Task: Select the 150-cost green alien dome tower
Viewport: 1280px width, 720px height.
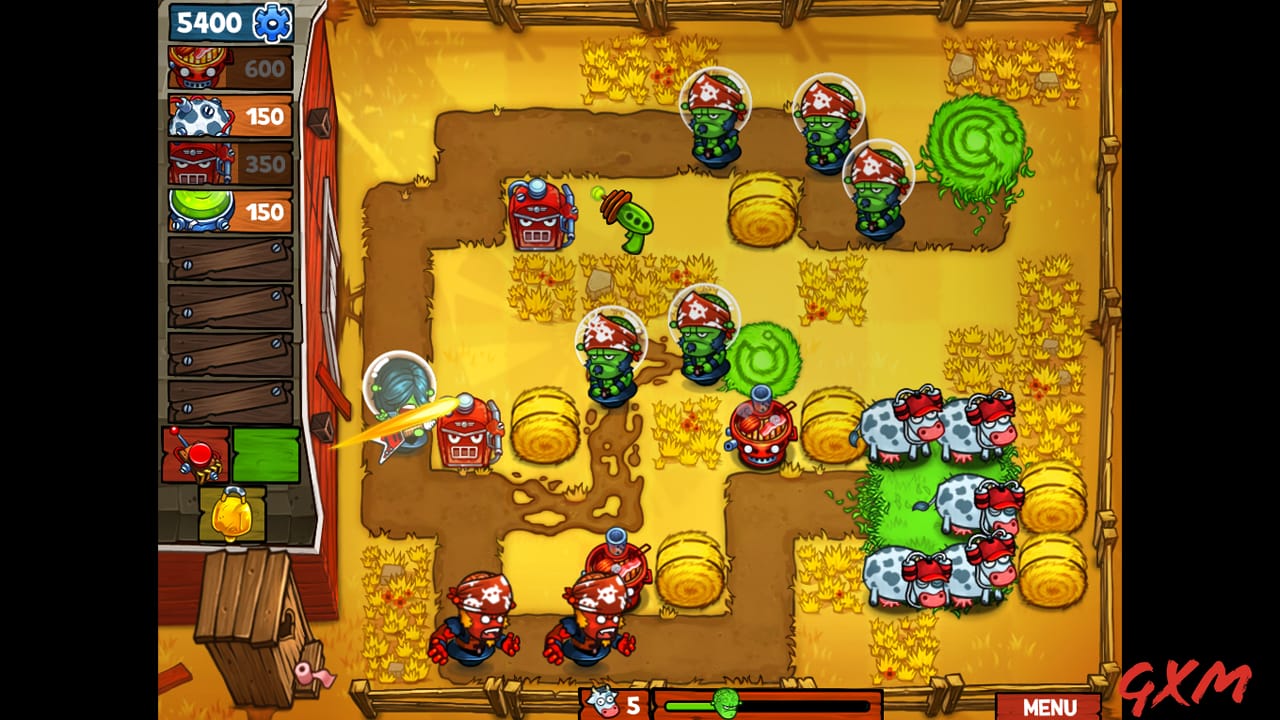Action: (x=230, y=208)
